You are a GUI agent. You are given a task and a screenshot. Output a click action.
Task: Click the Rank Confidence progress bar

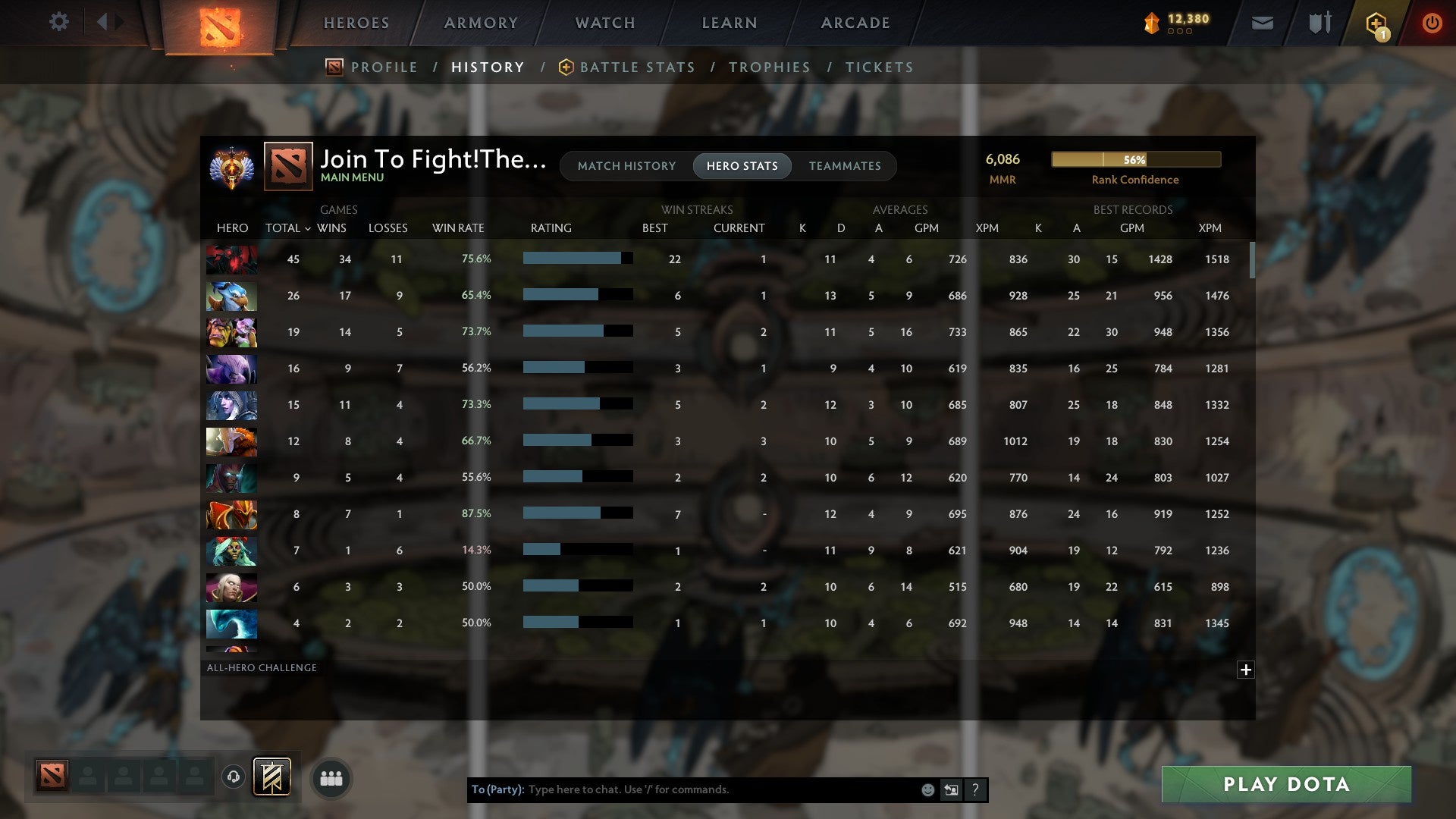(x=1135, y=160)
